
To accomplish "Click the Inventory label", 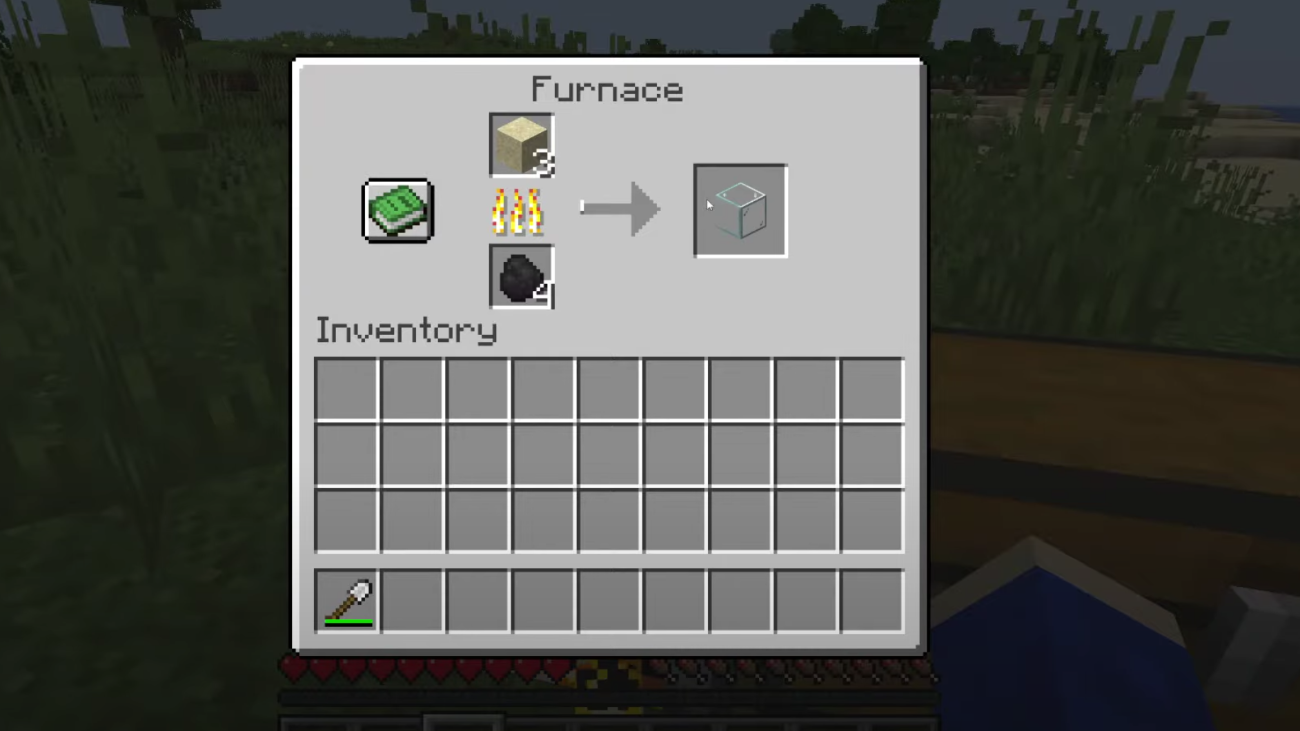I will tap(405, 330).
